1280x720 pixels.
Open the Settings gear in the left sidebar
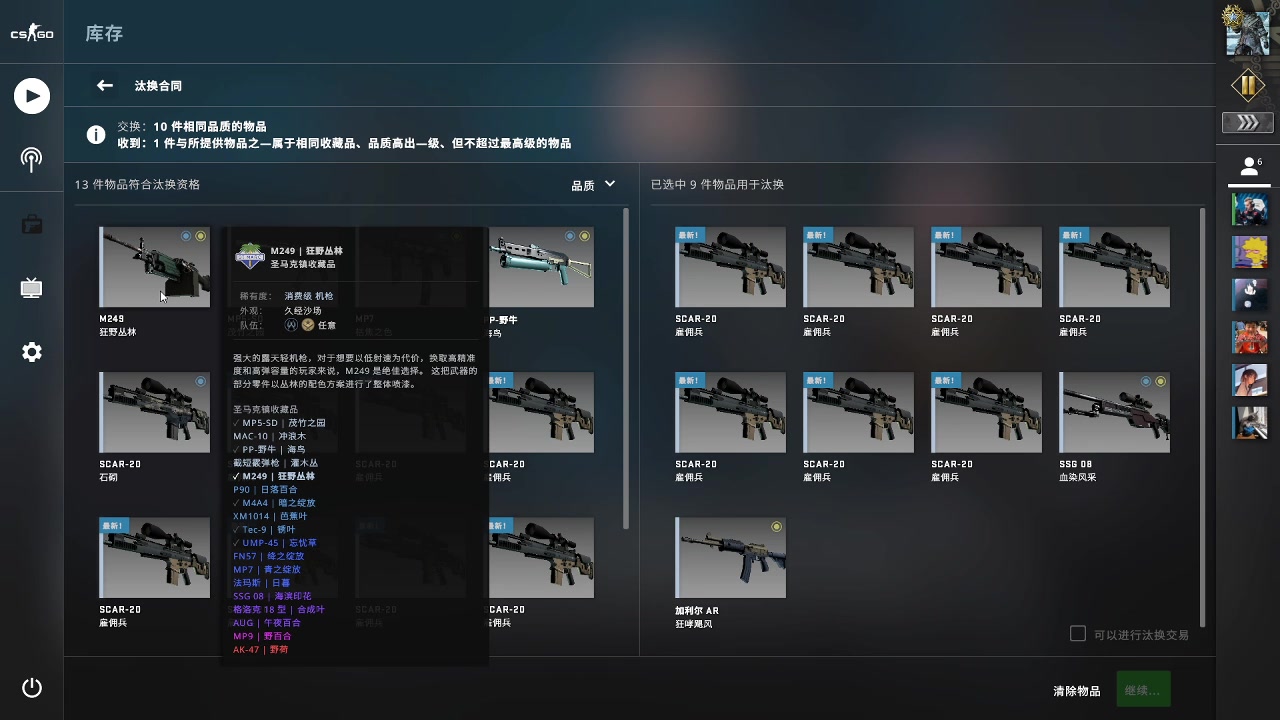pyautogui.click(x=31, y=351)
